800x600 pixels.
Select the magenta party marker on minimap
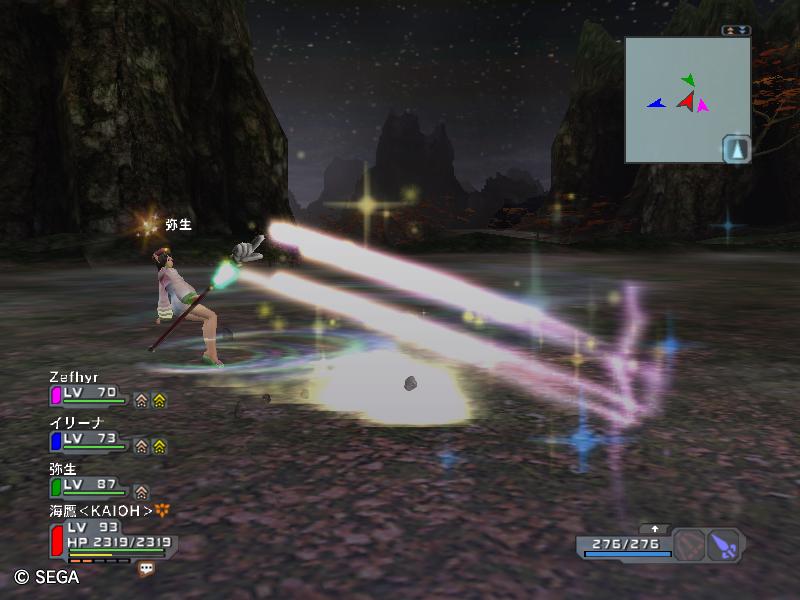pyautogui.click(x=703, y=105)
